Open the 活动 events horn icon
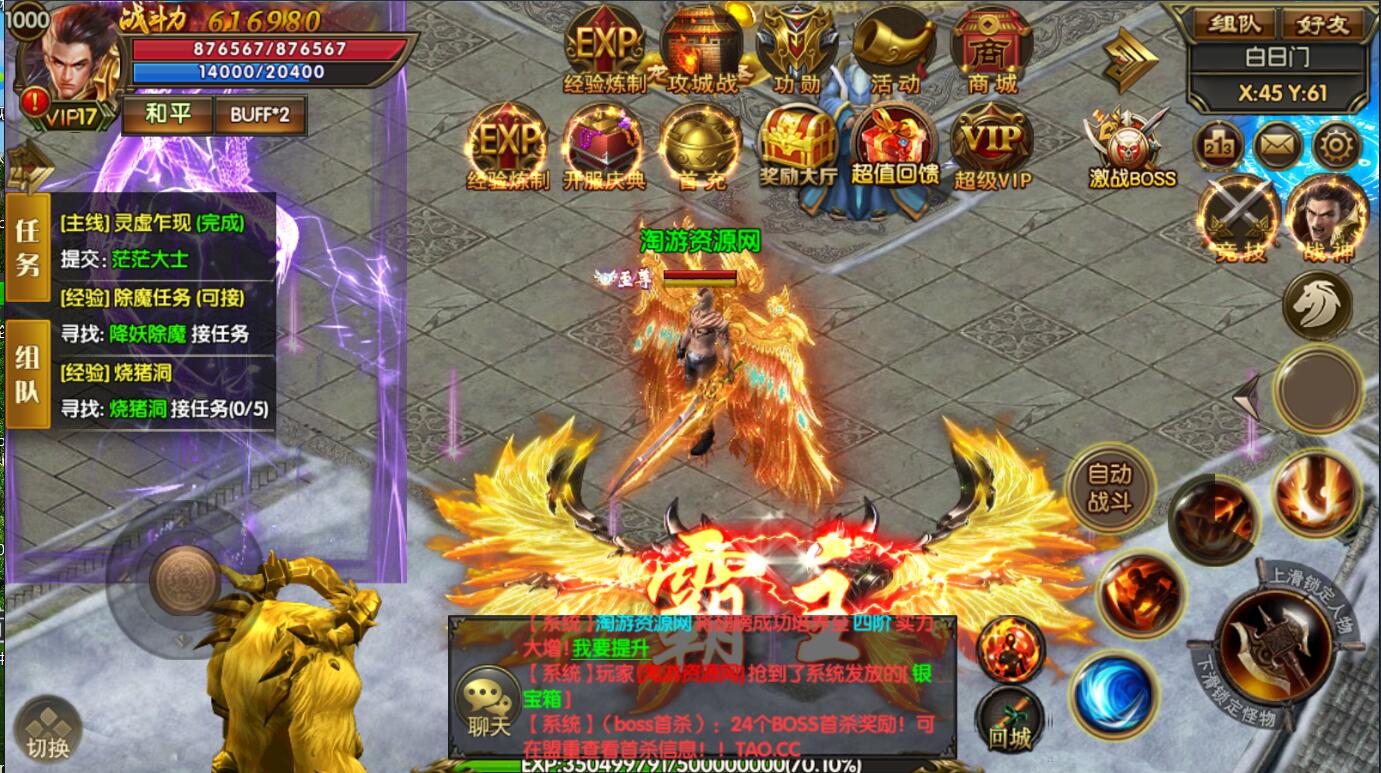 (893, 52)
